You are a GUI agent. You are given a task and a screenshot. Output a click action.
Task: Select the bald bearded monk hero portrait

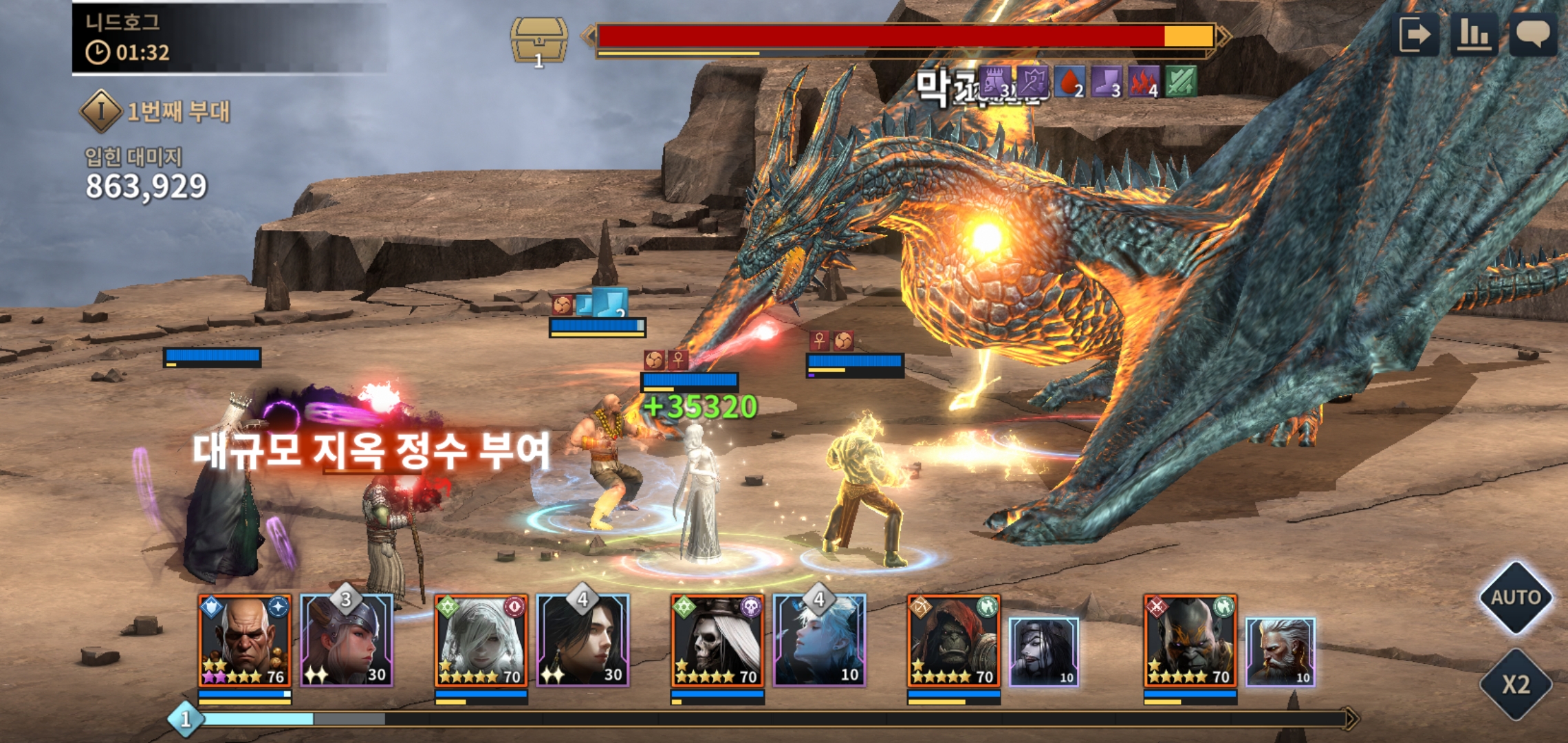click(245, 641)
